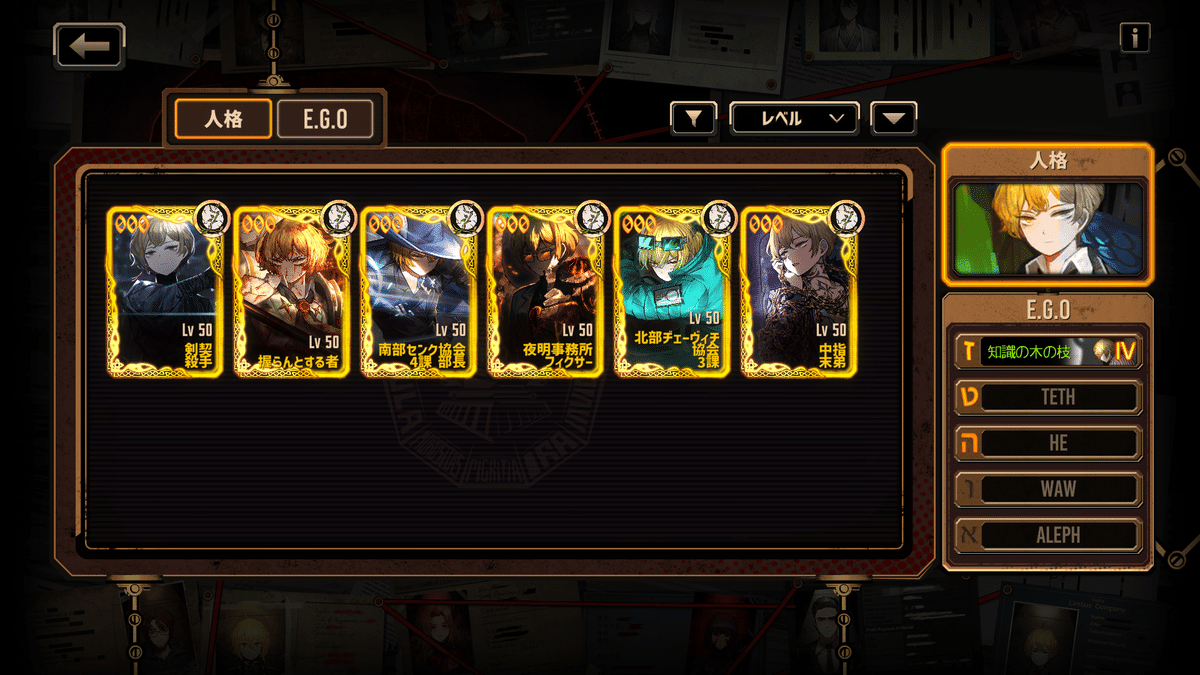Select the TETH E.G.O slot
This screenshot has width=1200, height=675.
(1047, 397)
